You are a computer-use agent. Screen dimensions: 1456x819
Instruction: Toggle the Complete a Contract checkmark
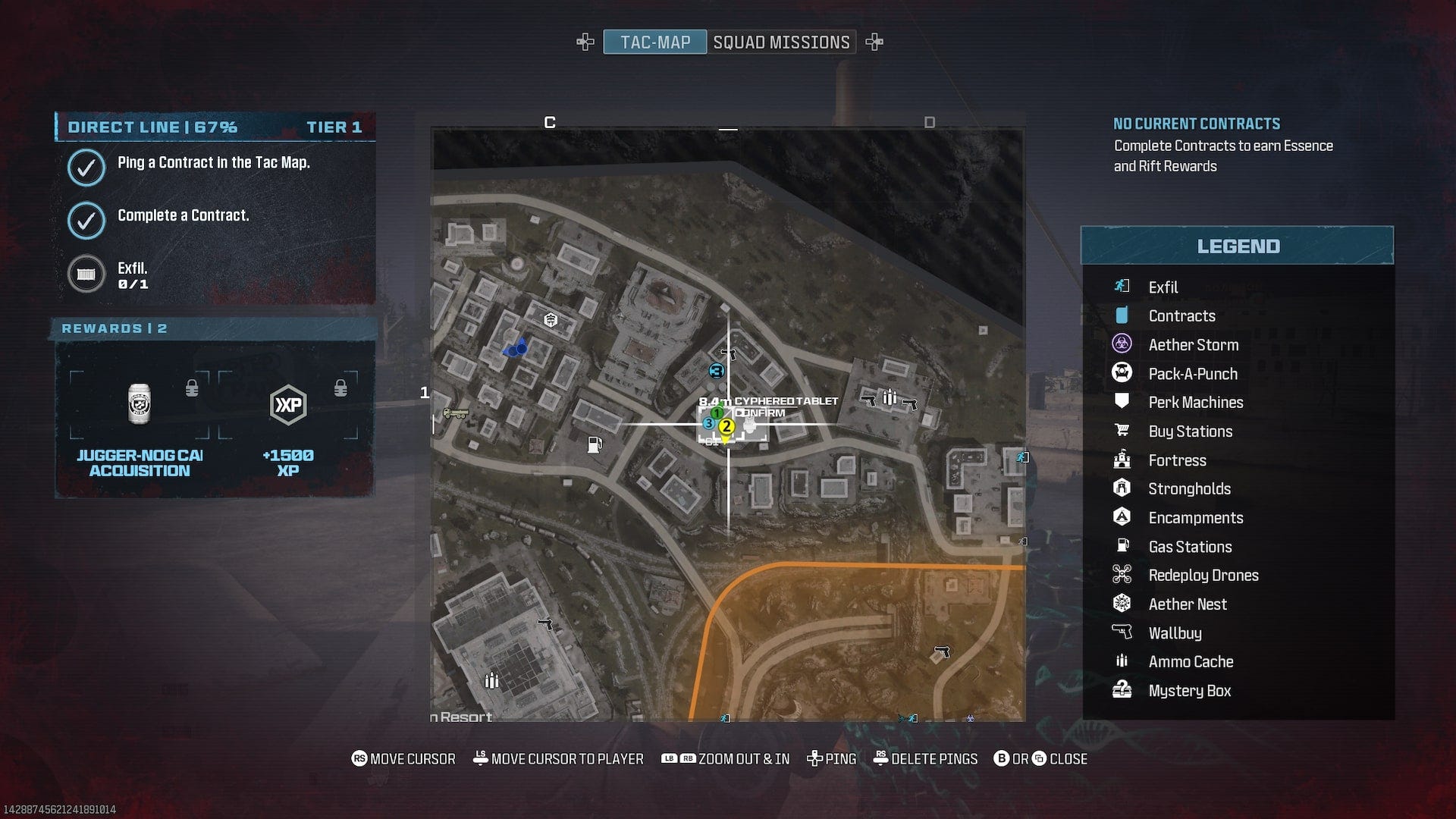point(86,221)
